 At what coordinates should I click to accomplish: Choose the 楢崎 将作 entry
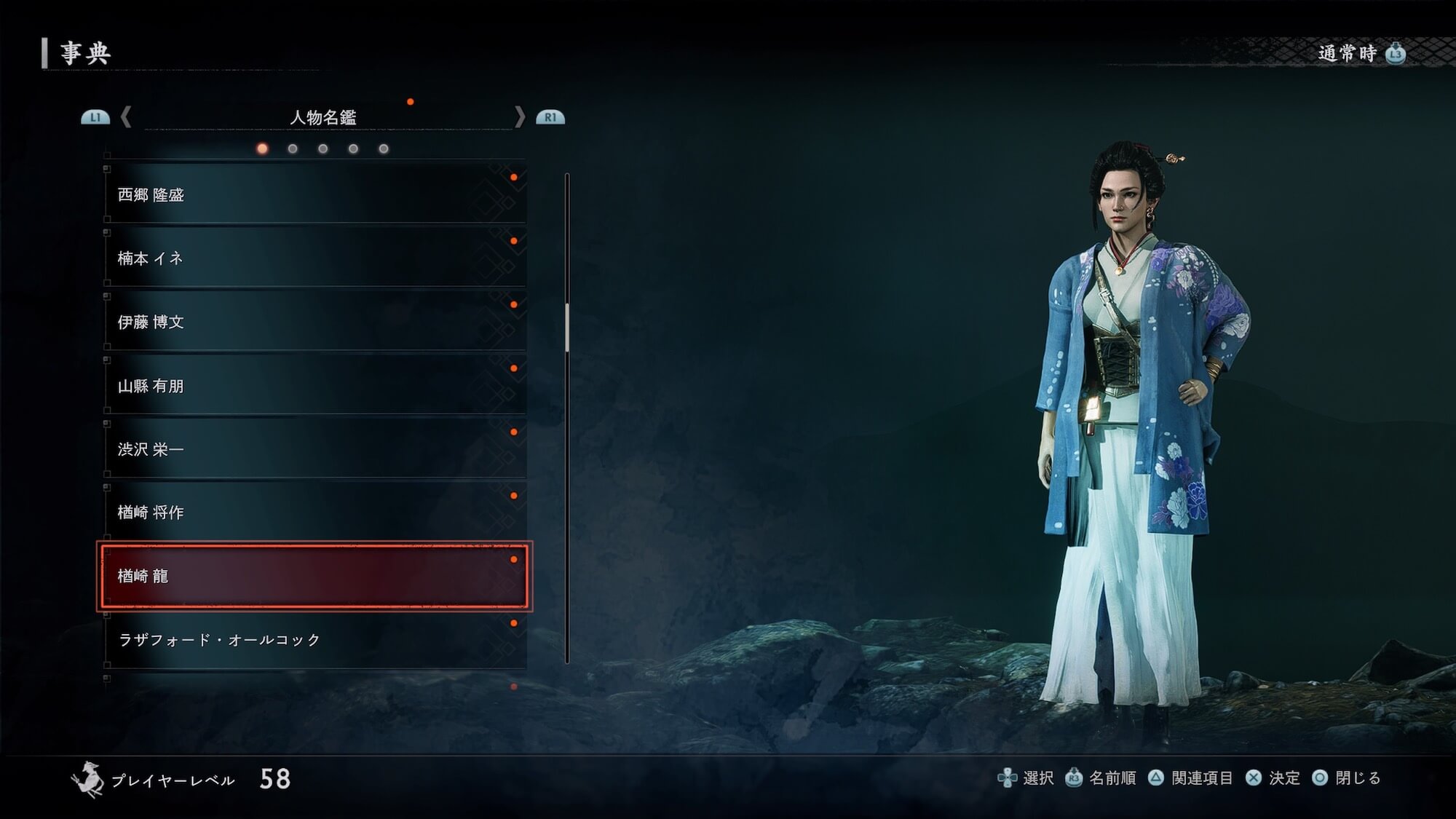(x=314, y=513)
